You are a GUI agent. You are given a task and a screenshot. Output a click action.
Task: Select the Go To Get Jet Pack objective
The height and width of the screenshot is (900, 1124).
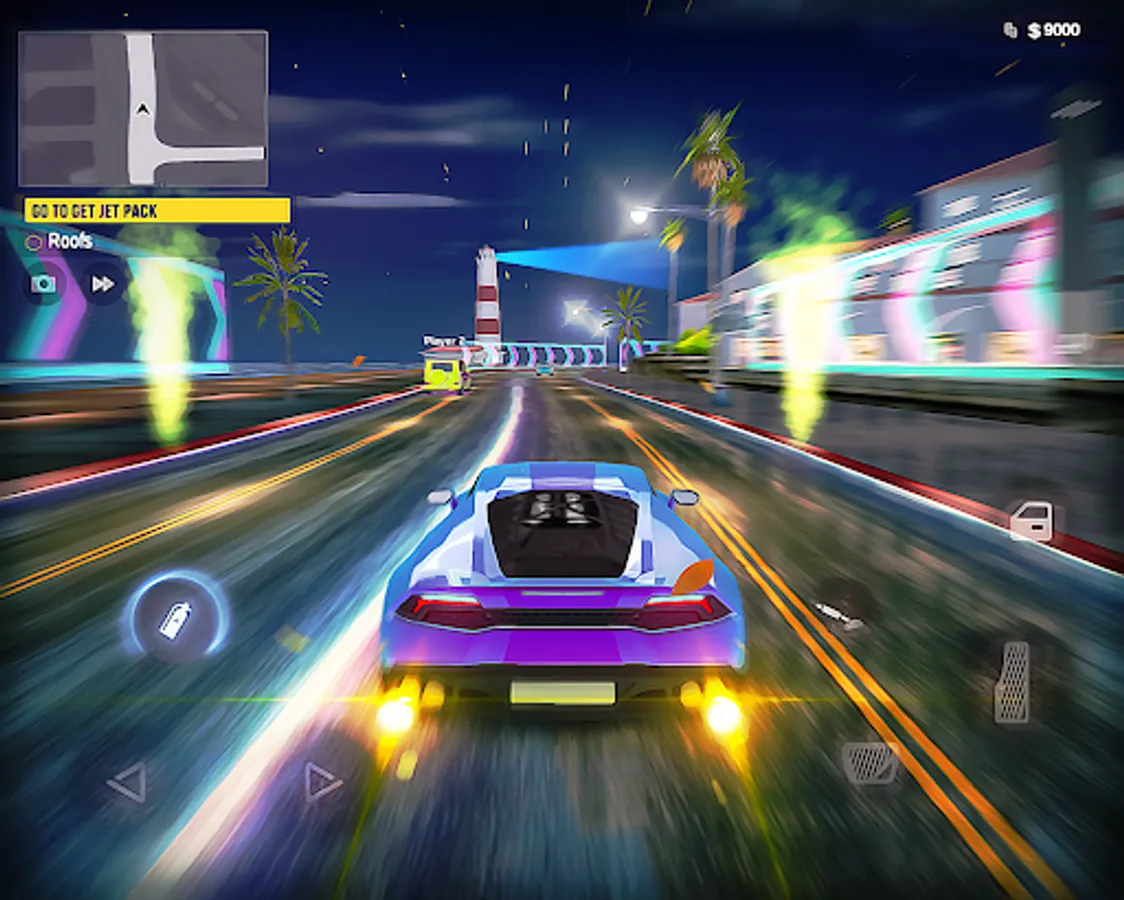pyautogui.click(x=157, y=211)
